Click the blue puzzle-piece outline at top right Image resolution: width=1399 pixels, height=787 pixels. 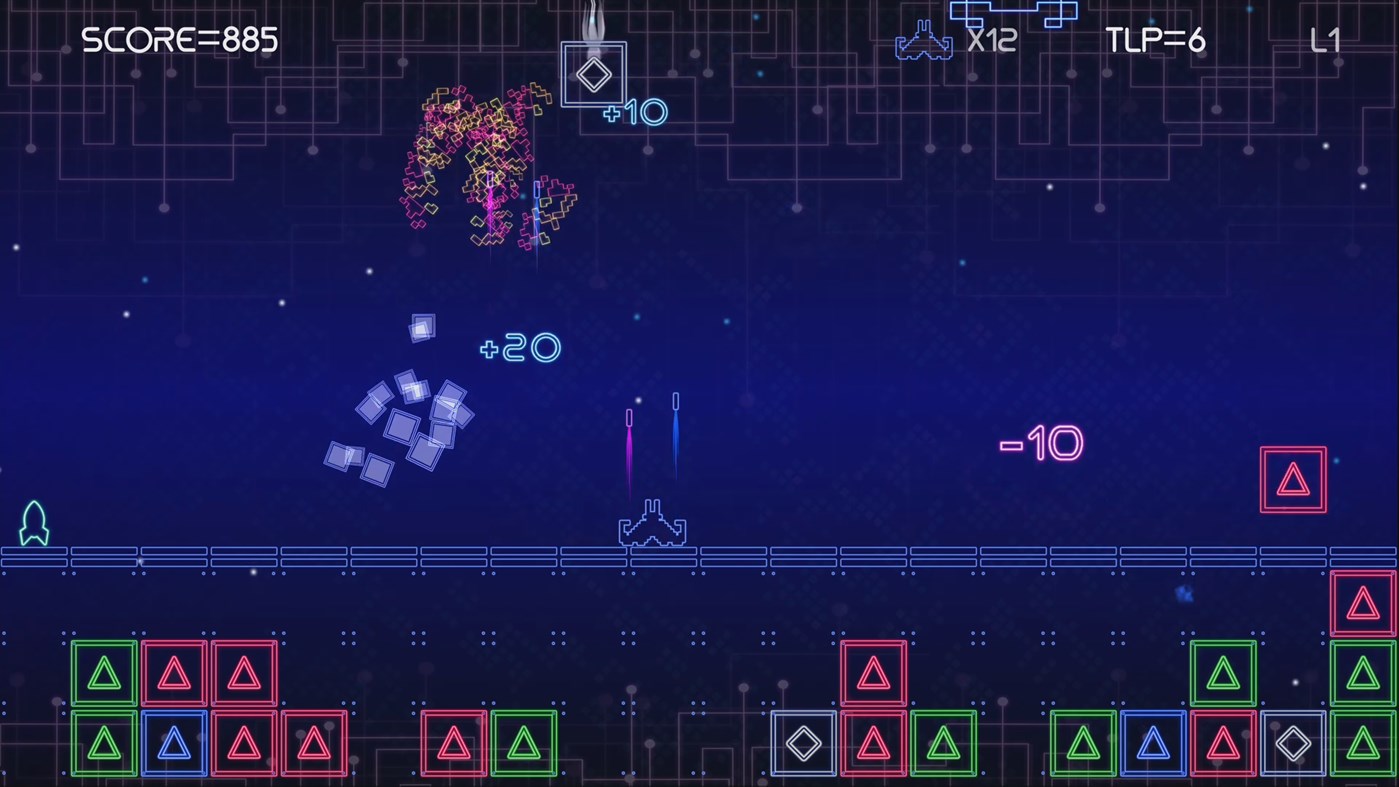(x=1012, y=14)
